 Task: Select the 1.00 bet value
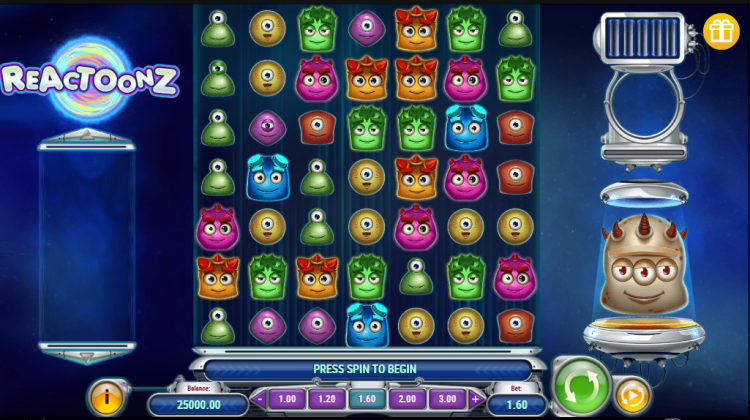point(287,398)
